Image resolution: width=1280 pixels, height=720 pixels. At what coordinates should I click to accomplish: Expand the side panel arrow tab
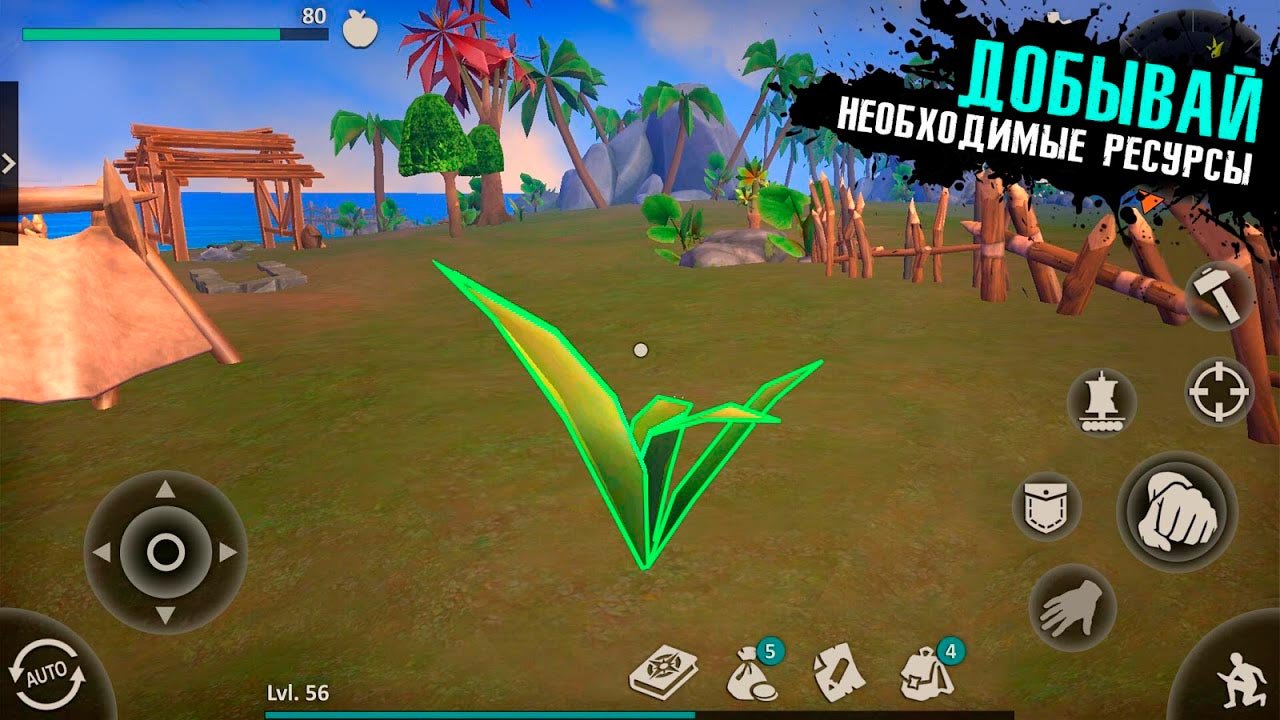point(8,163)
